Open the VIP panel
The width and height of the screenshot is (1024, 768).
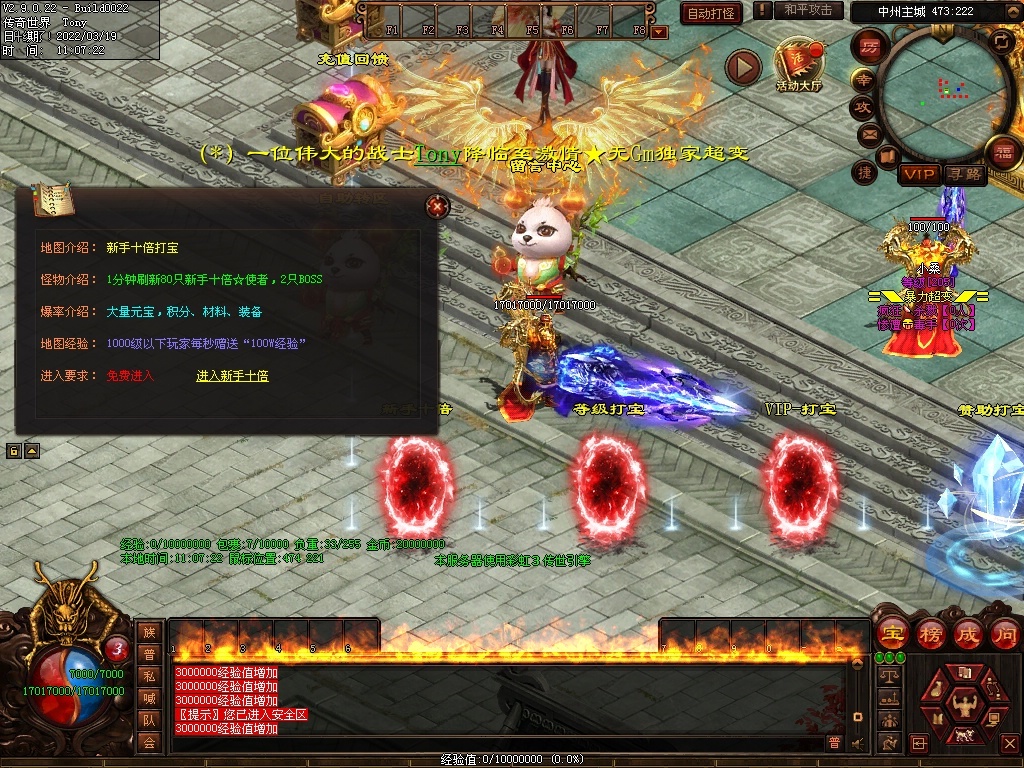[x=918, y=174]
